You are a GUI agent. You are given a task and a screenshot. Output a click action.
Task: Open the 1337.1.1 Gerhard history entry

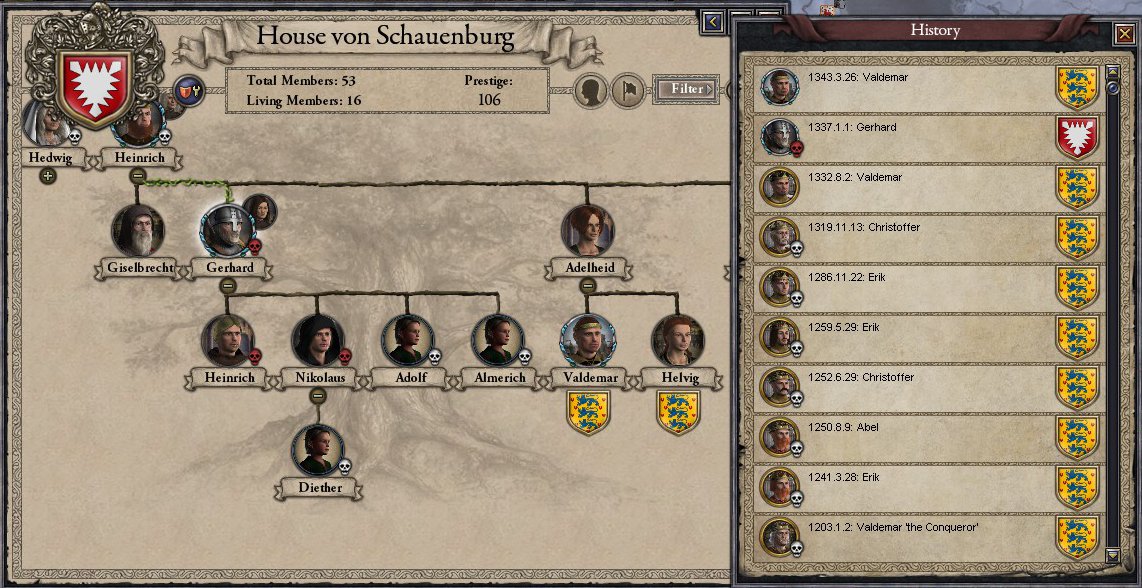[x=920, y=137]
